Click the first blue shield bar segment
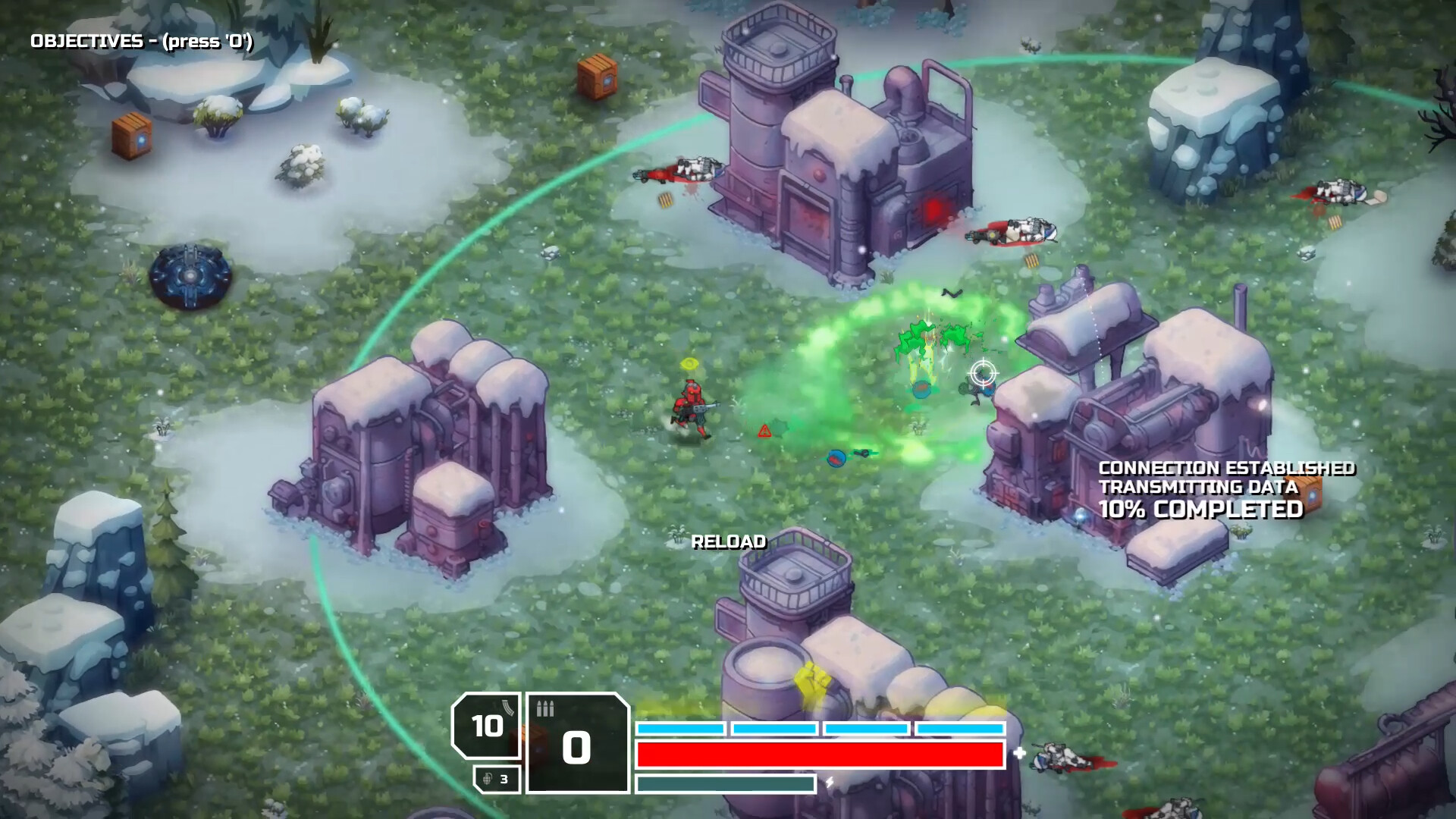The height and width of the screenshot is (819, 1456). click(x=681, y=729)
